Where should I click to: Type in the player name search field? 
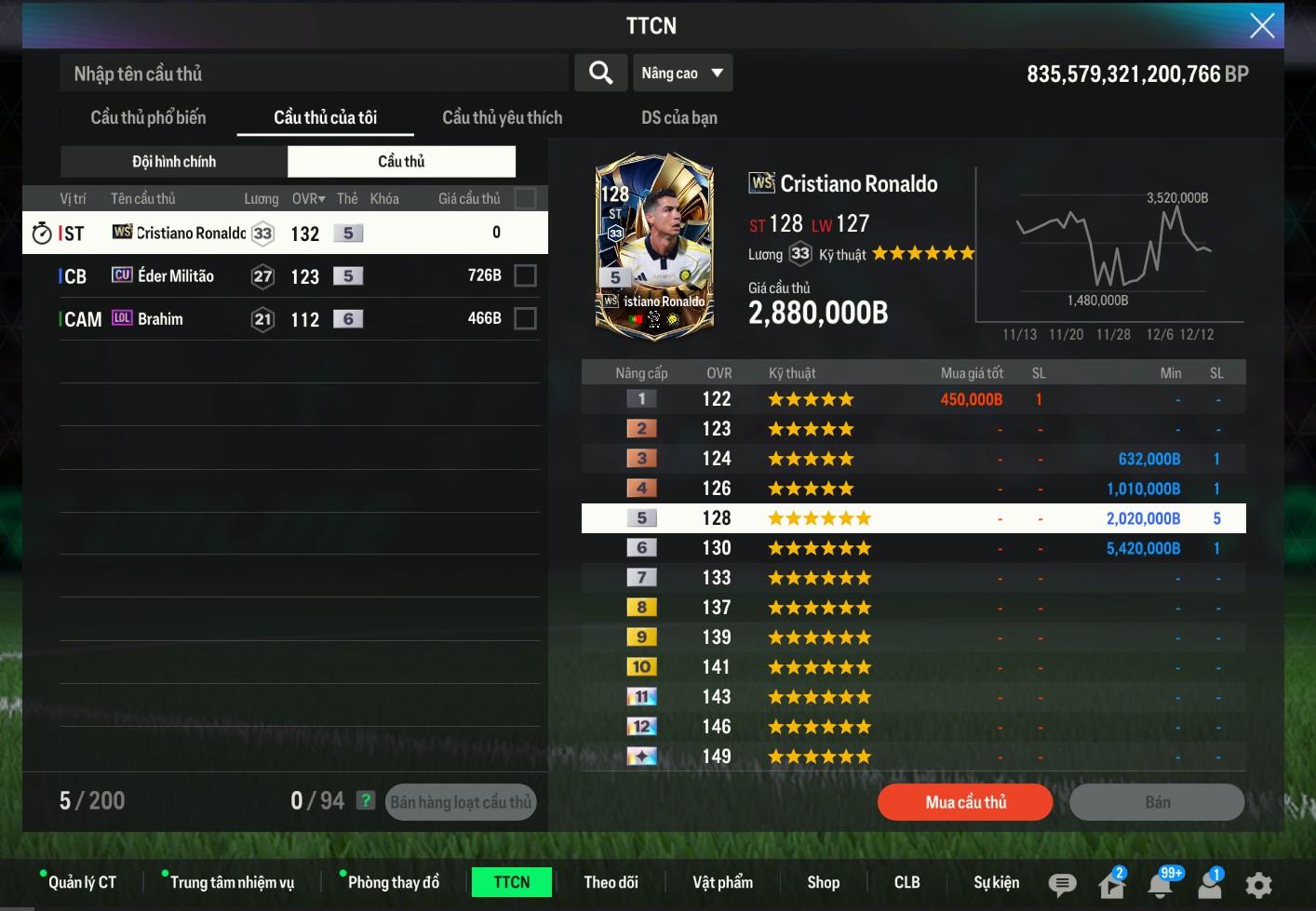pos(314,74)
